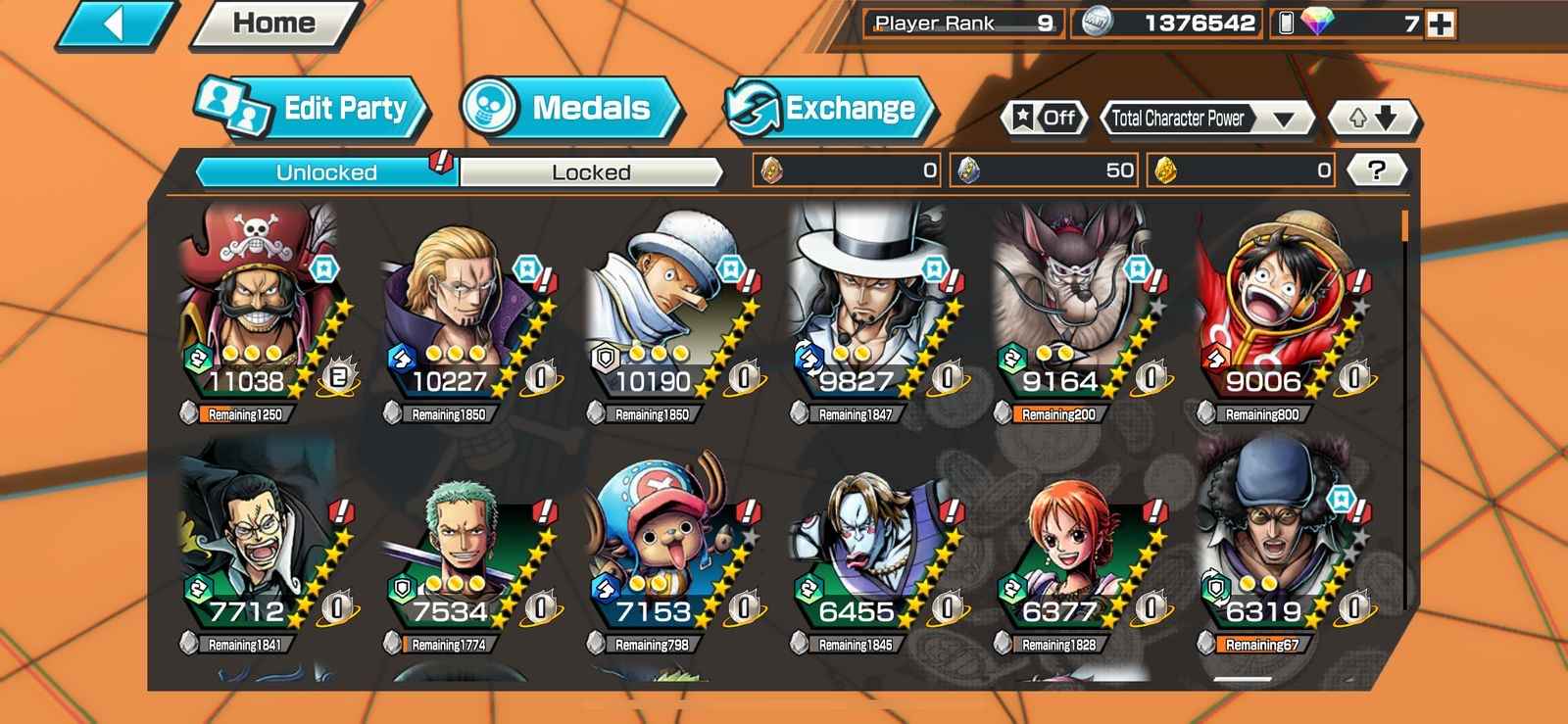1568x724 pixels.
Task: Add rainbow diamonds with the plus button
Action: (x=1441, y=24)
